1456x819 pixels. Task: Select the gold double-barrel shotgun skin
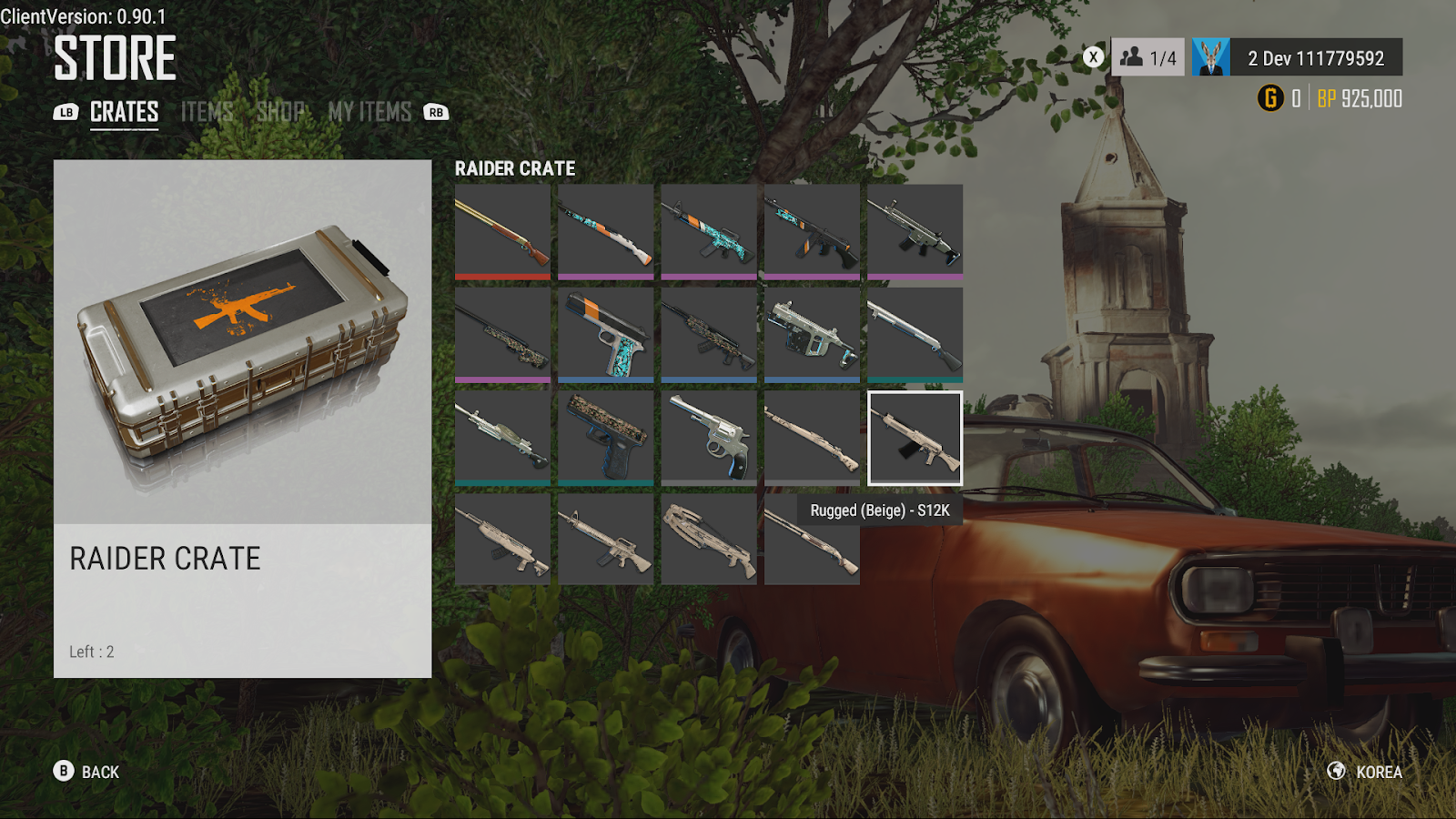501,230
